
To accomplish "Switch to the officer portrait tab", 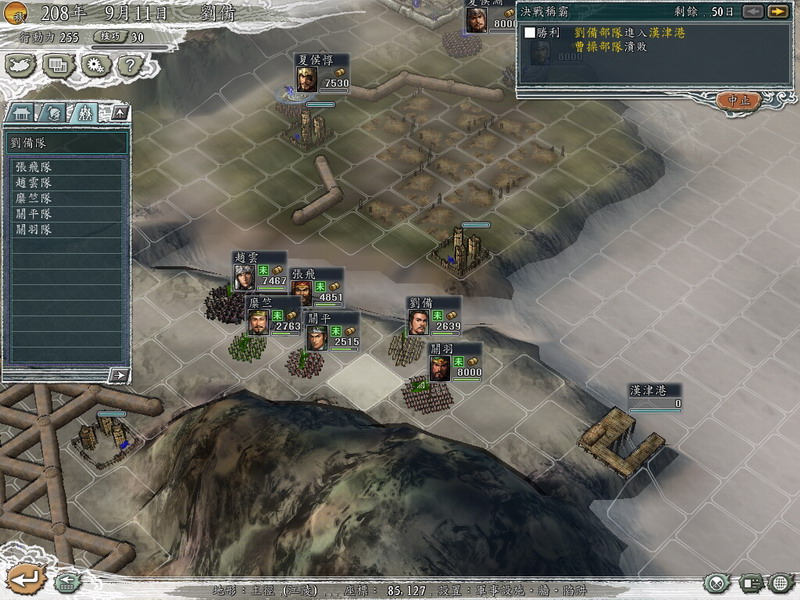I will [54, 113].
